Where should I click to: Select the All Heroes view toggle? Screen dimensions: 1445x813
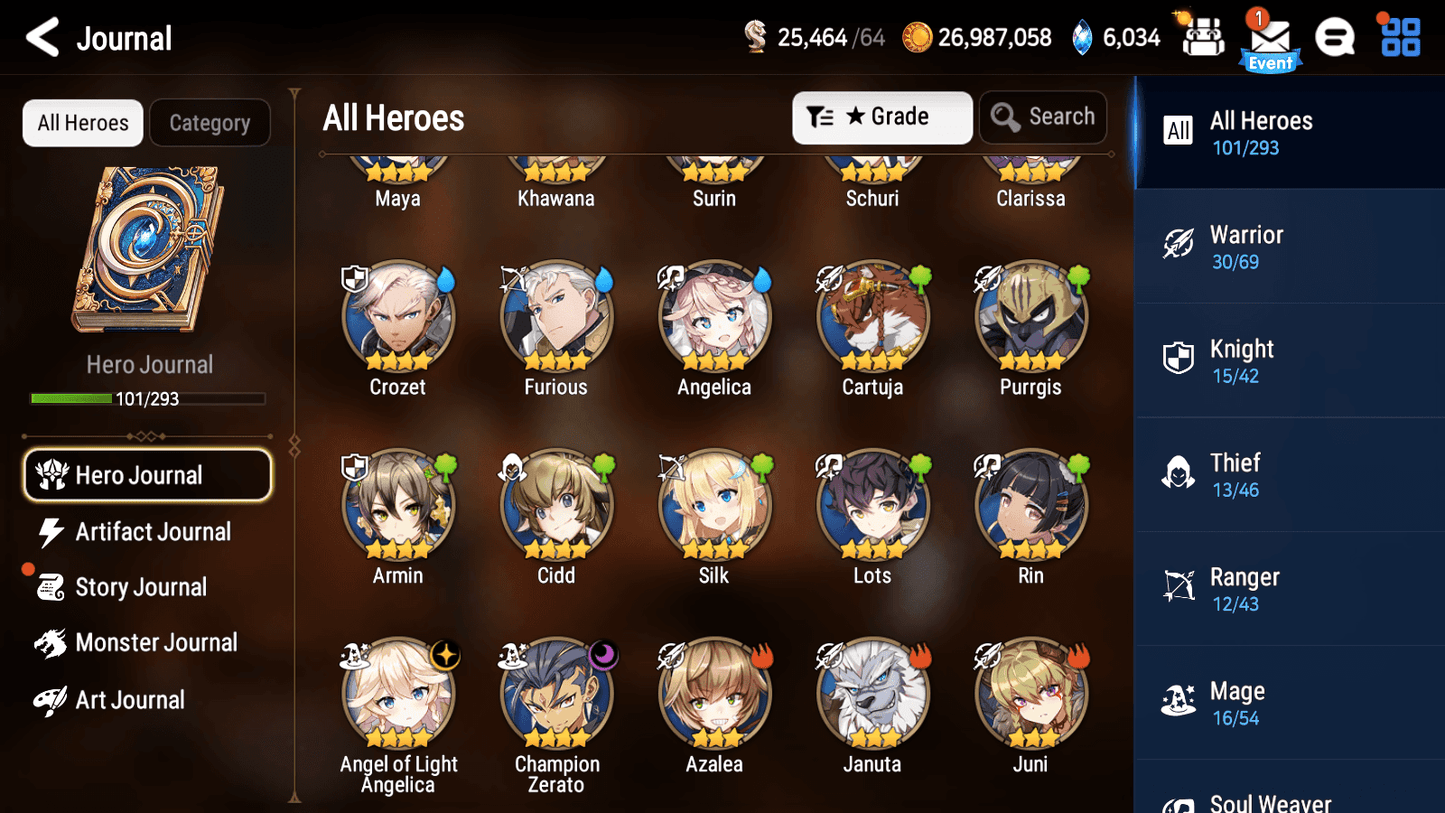pyautogui.click(x=82, y=122)
